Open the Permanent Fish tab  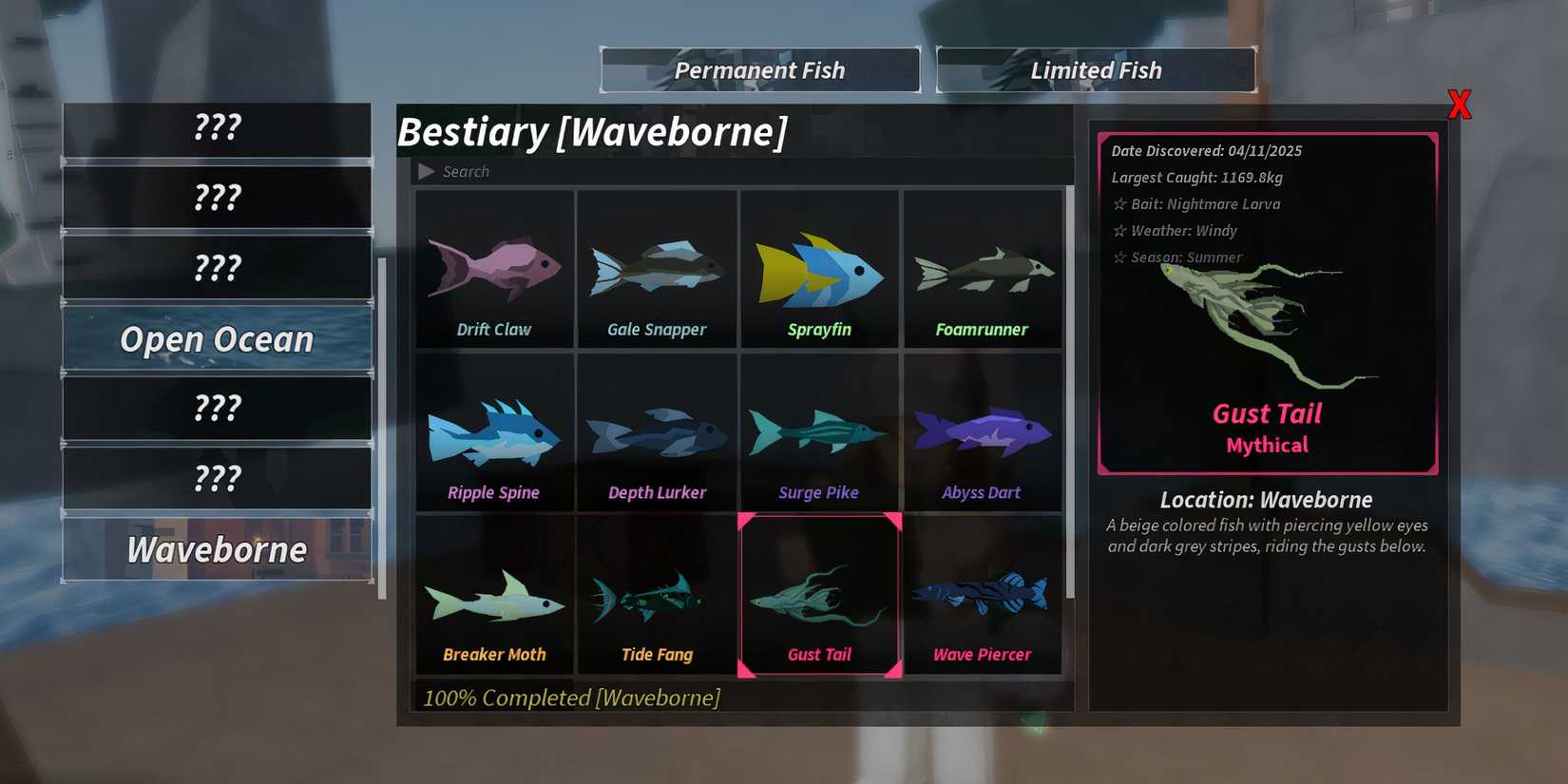[759, 68]
